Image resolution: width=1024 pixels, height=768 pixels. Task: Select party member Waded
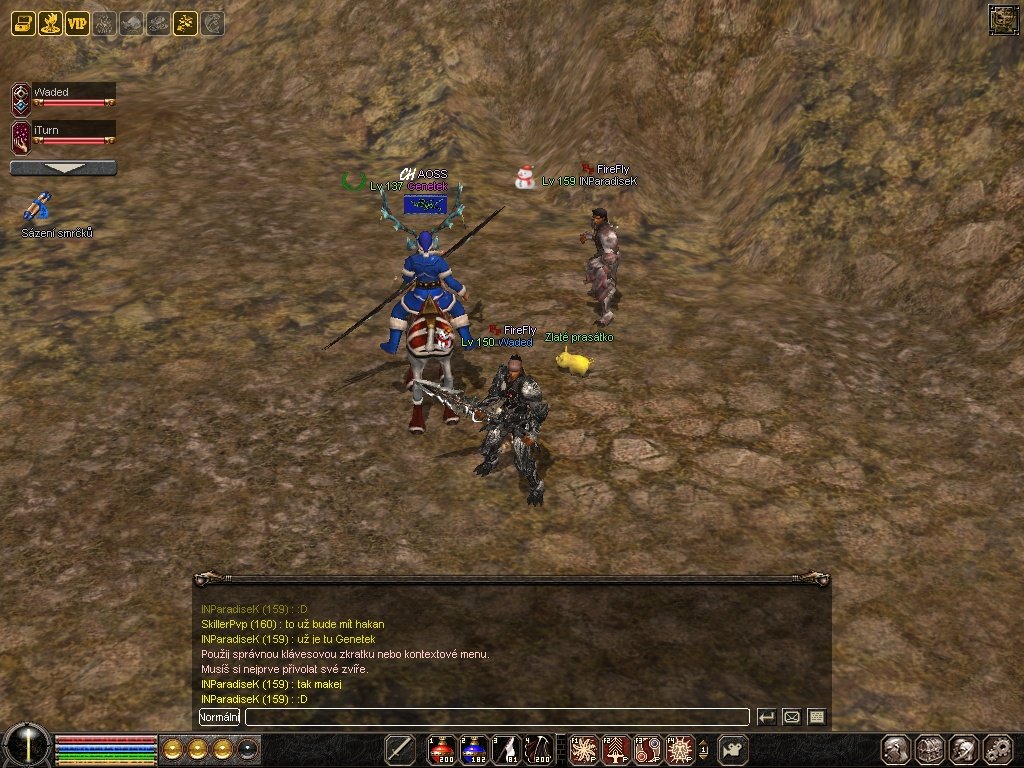click(72, 96)
